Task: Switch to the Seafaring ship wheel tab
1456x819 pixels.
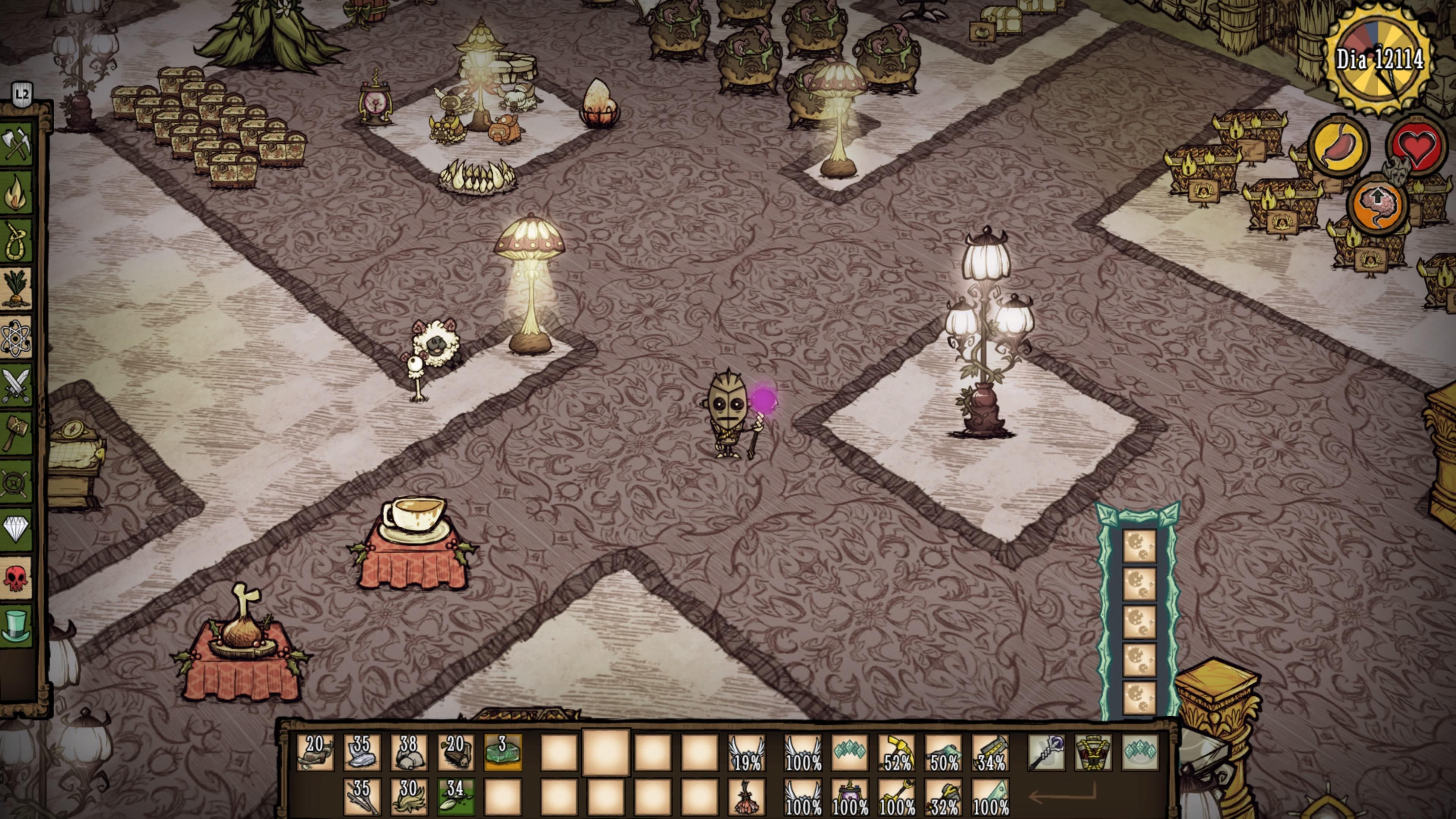Action: click(x=16, y=482)
